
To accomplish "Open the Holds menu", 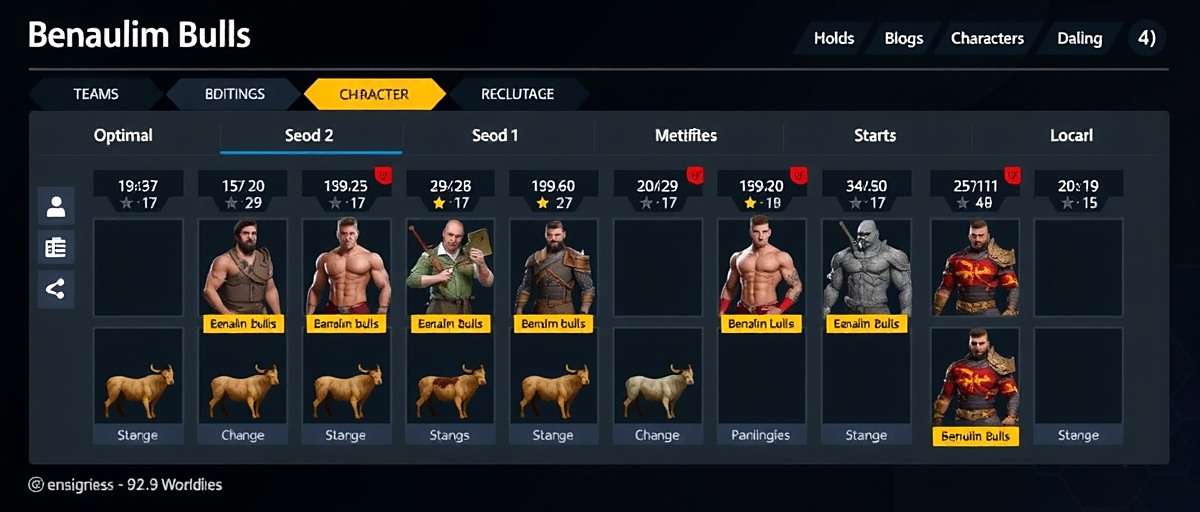I will pos(833,39).
